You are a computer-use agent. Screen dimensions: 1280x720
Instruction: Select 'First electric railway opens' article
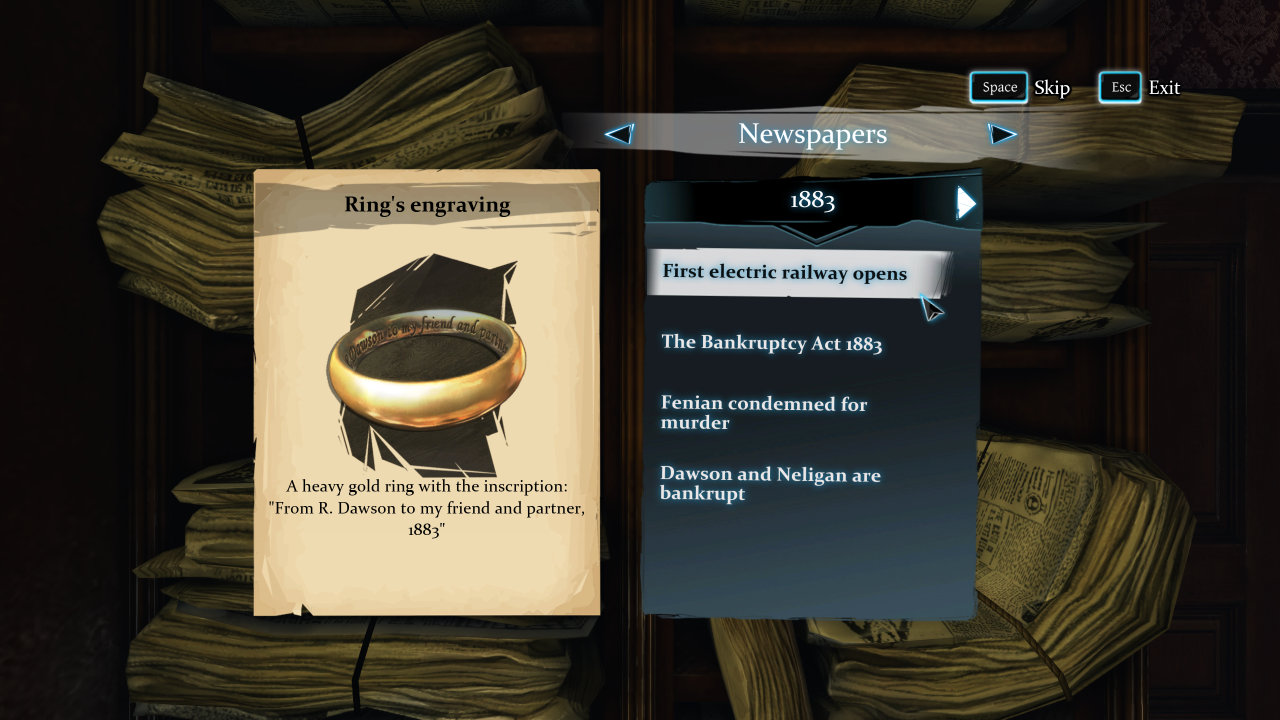click(785, 273)
